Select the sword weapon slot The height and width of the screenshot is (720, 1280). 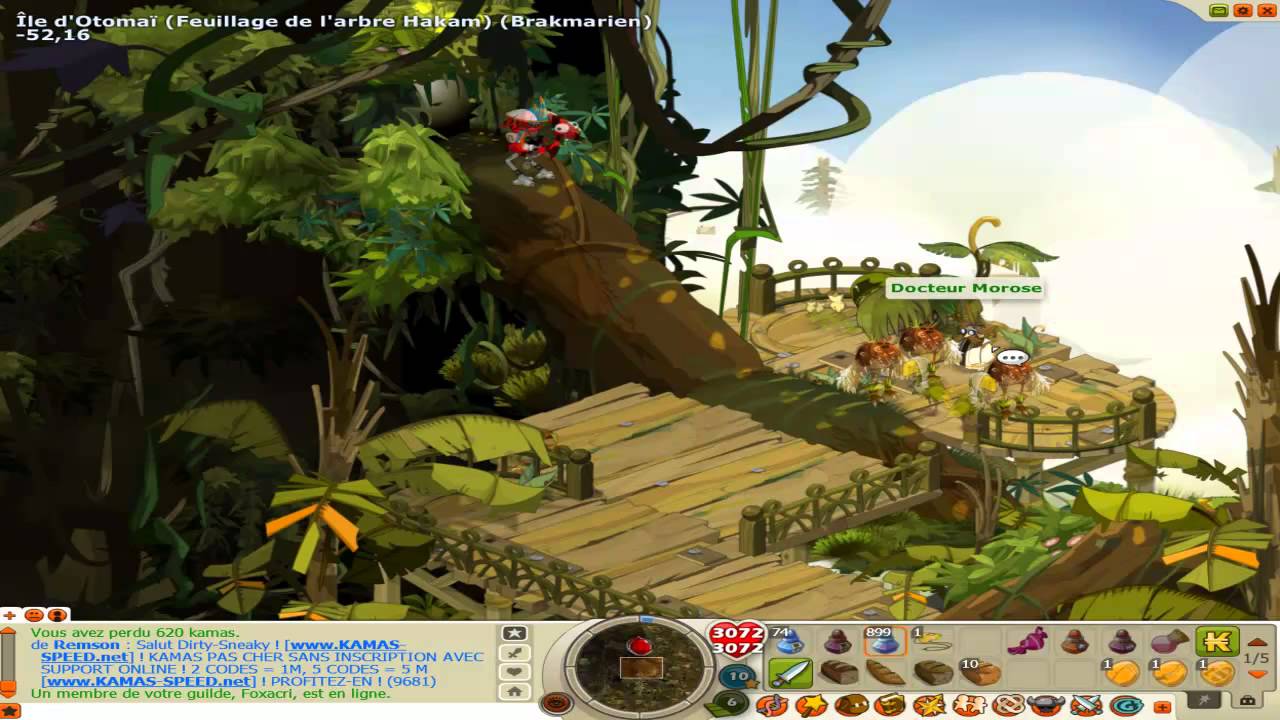coord(790,673)
